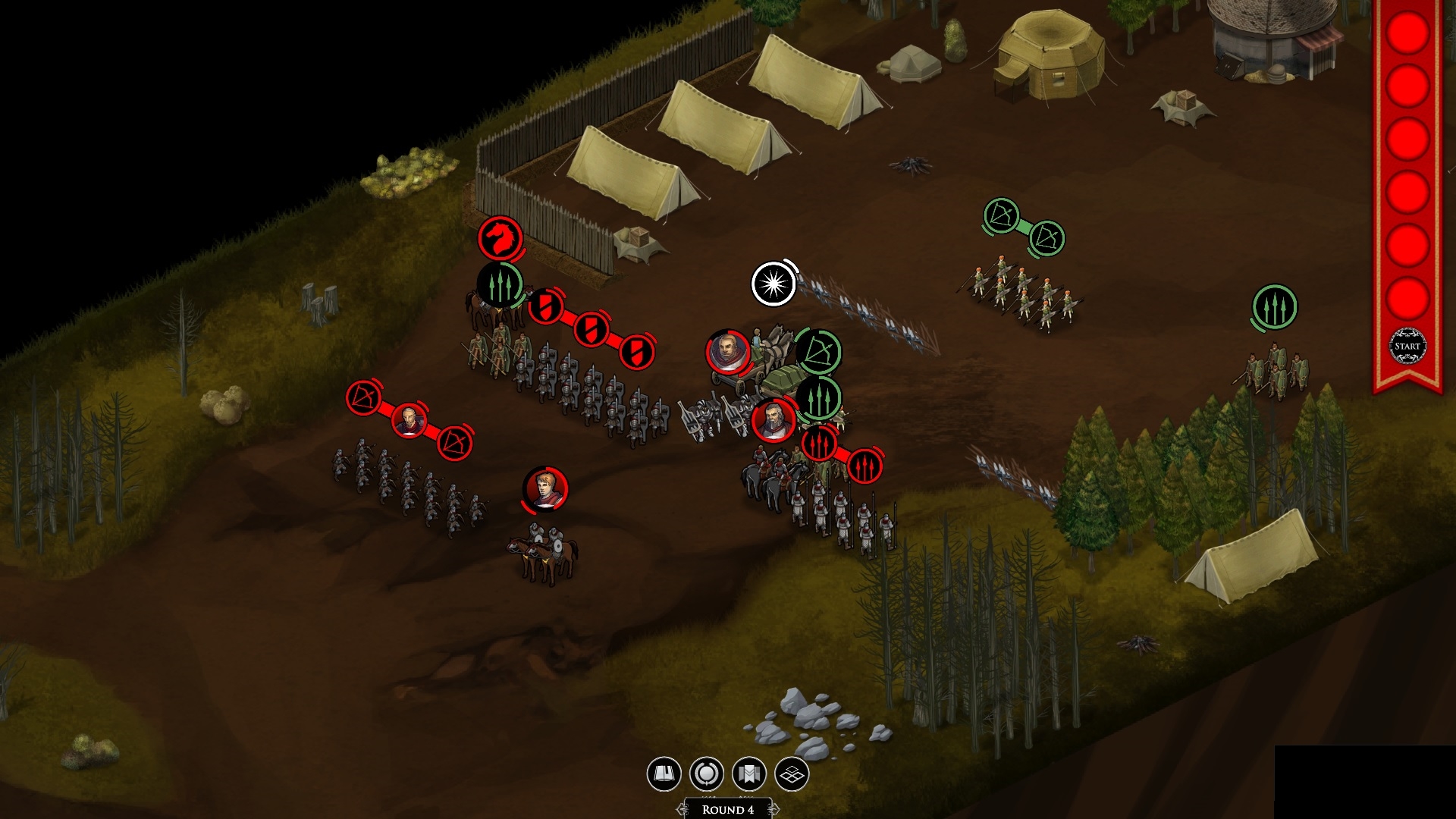Open the laurel wreath medallion icon
1456x819 pixels.
[706, 774]
